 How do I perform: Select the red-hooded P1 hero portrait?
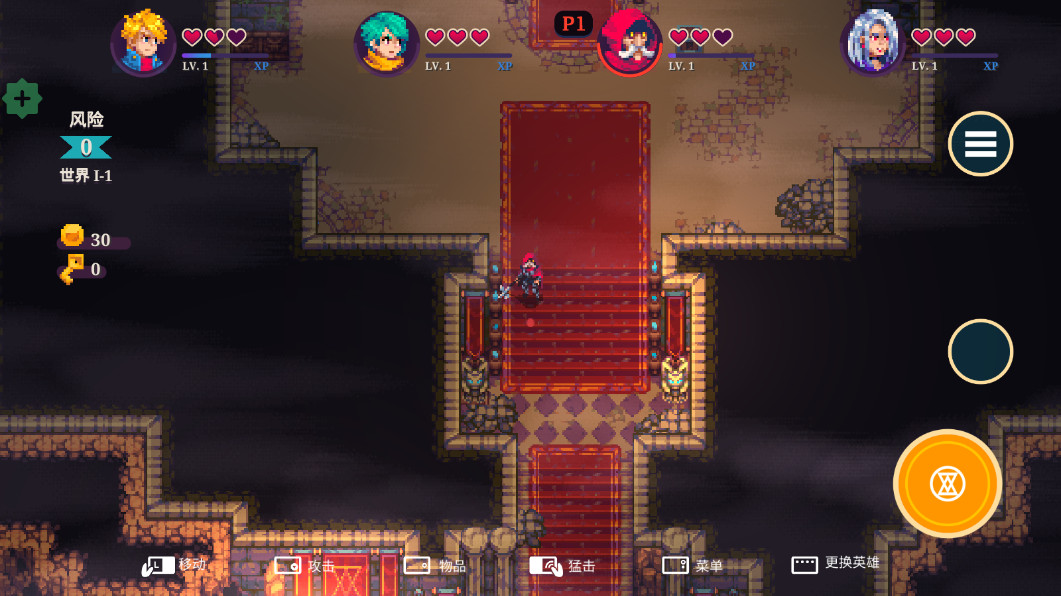pos(630,44)
